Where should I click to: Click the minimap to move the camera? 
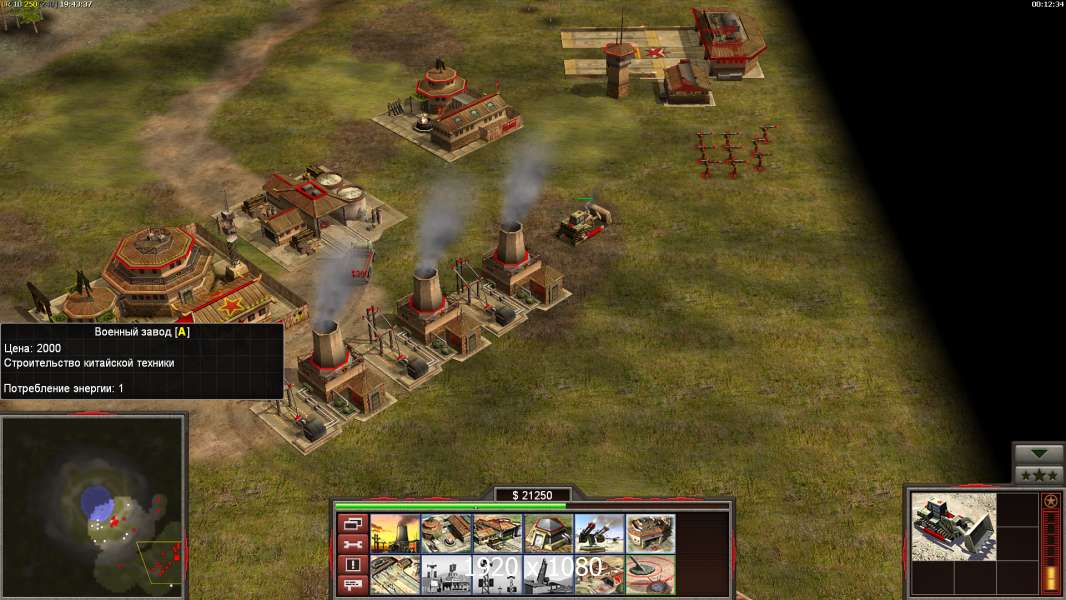[92, 507]
